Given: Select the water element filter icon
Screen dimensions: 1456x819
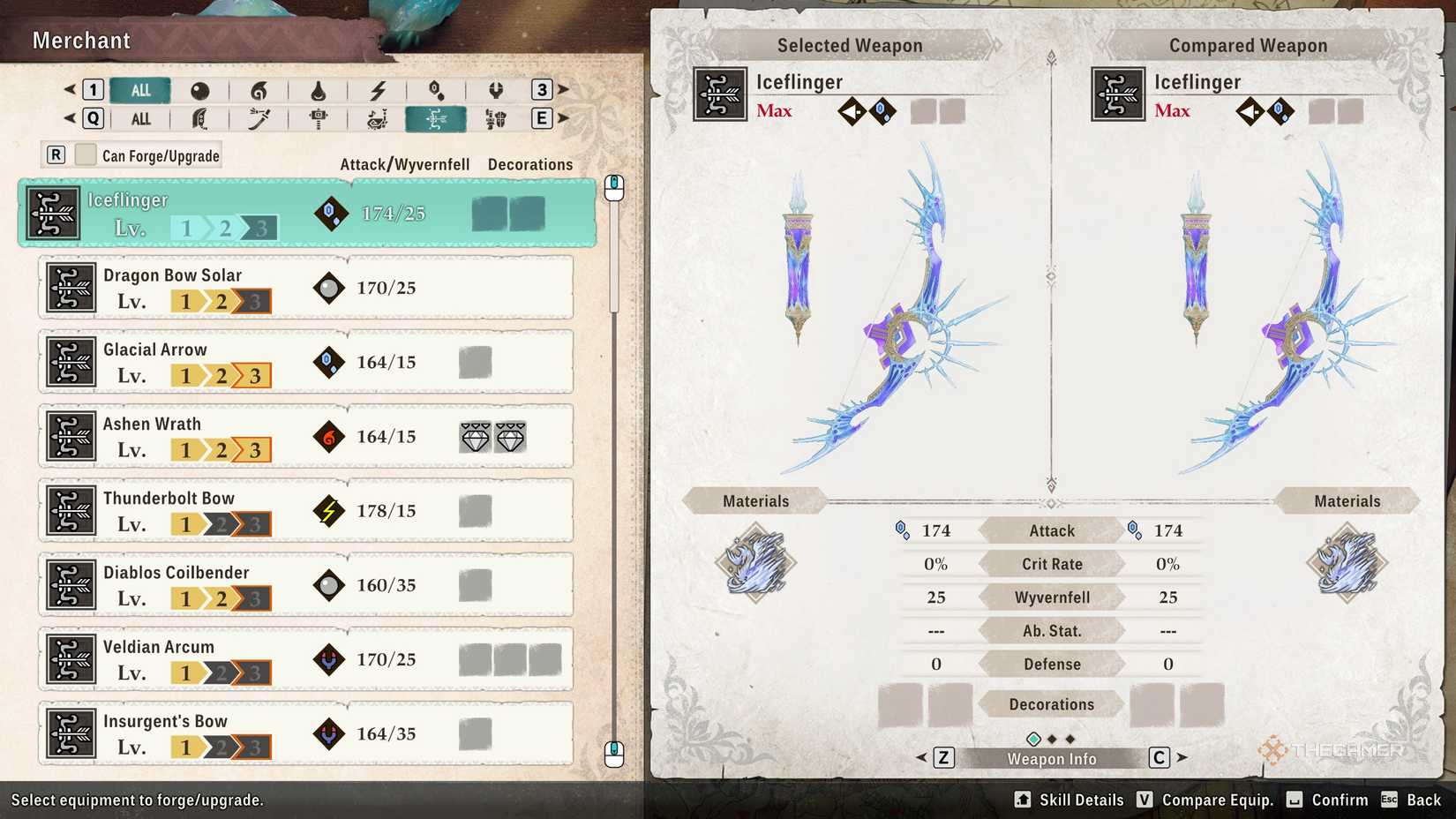Looking at the screenshot, I should coord(318,89).
